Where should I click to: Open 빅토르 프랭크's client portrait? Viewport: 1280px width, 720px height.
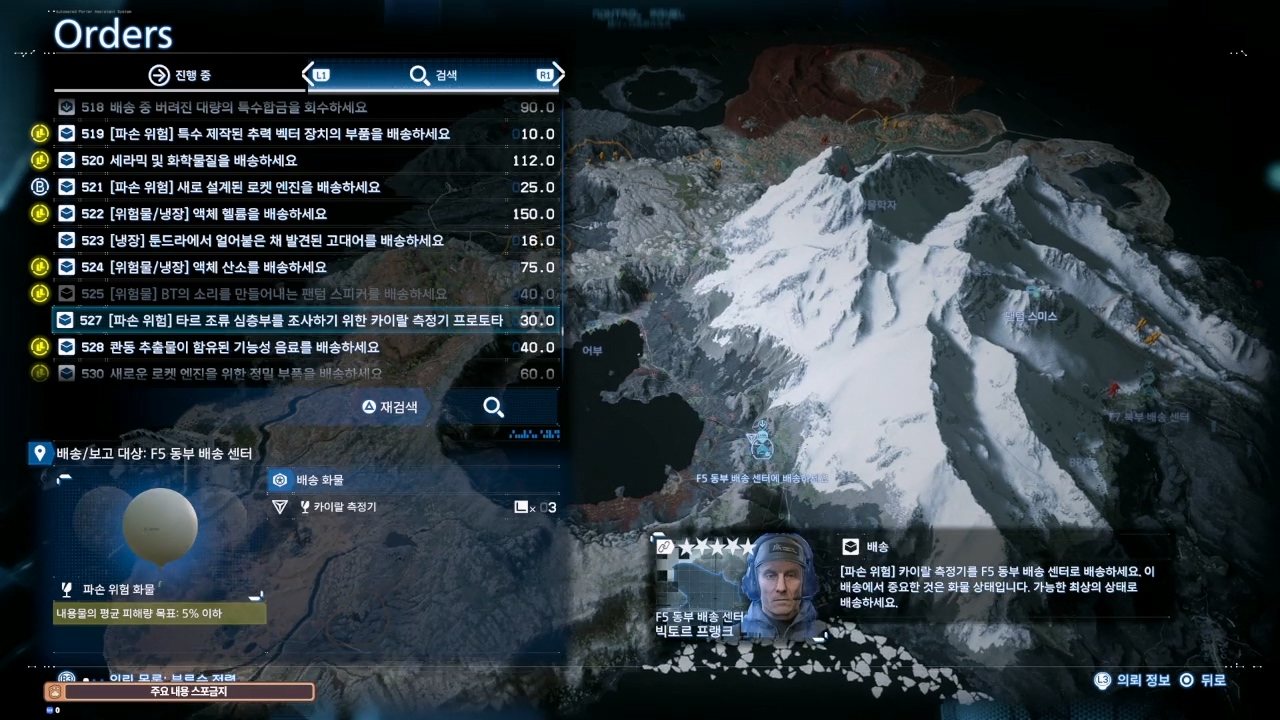[782, 587]
